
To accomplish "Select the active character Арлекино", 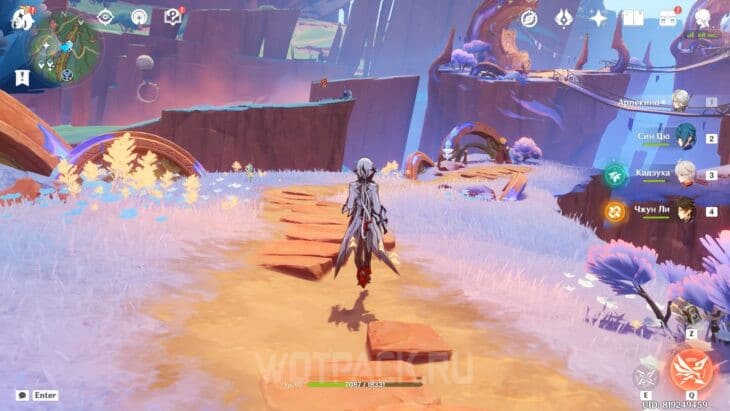I will (x=681, y=100).
